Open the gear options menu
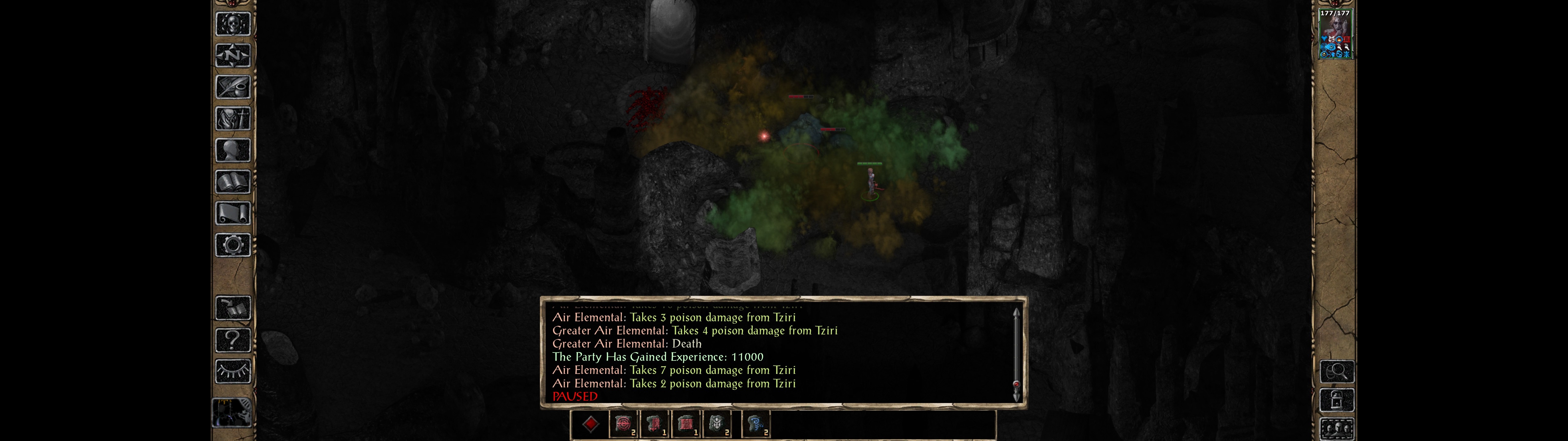Image resolution: width=1568 pixels, height=441 pixels. 233,245
